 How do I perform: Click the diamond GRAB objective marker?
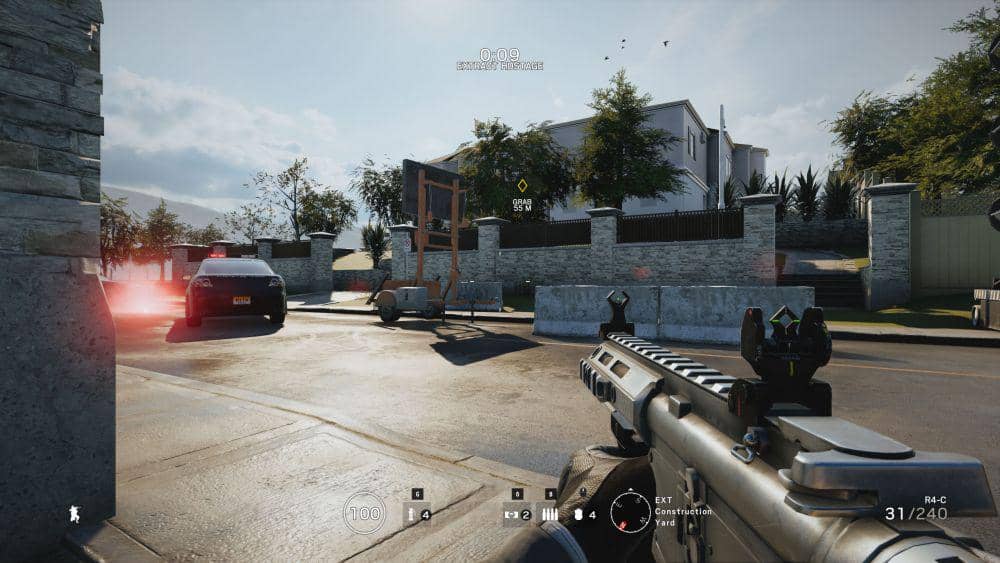522,185
